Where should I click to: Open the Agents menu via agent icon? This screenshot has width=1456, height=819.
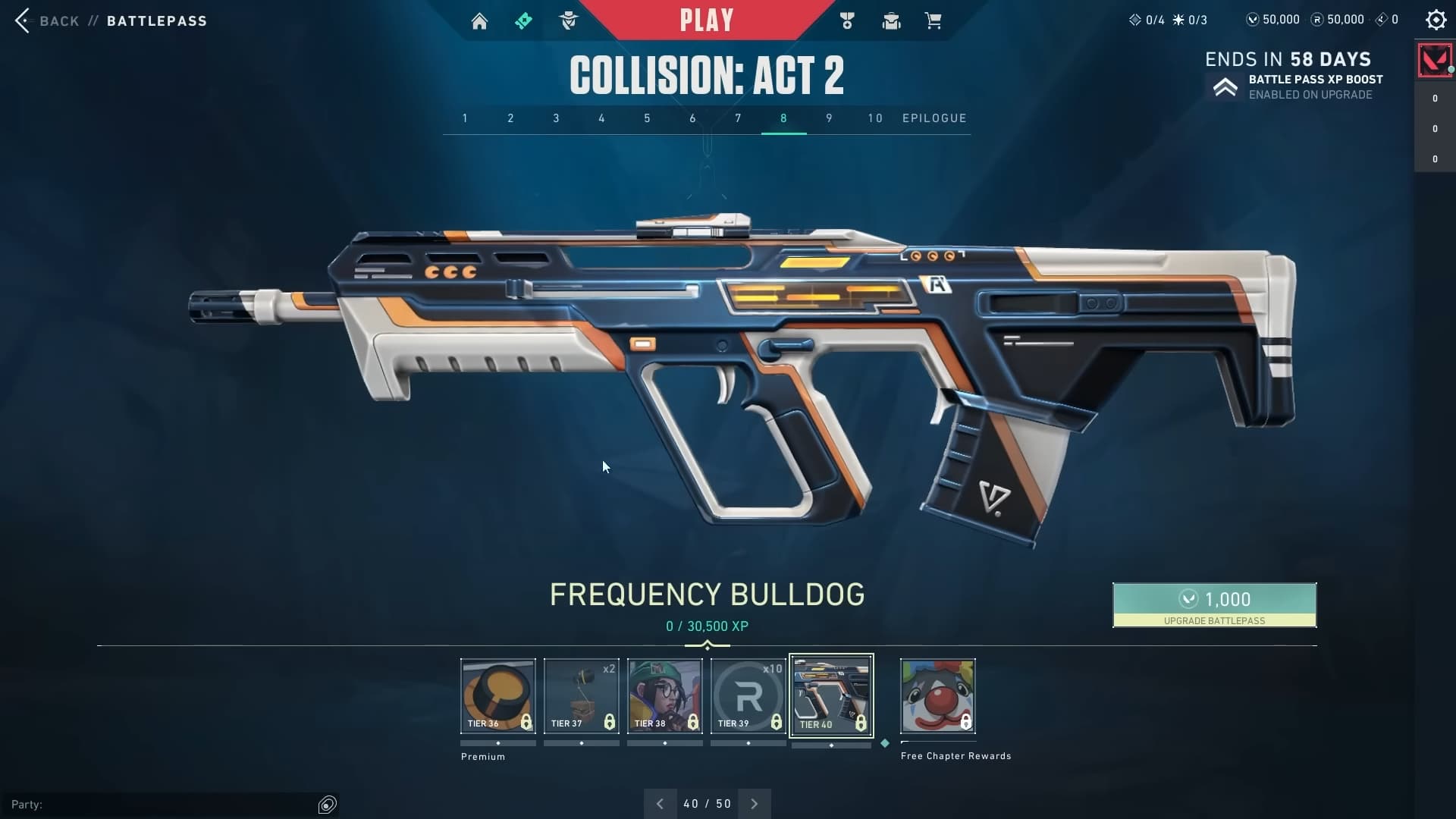pos(570,20)
